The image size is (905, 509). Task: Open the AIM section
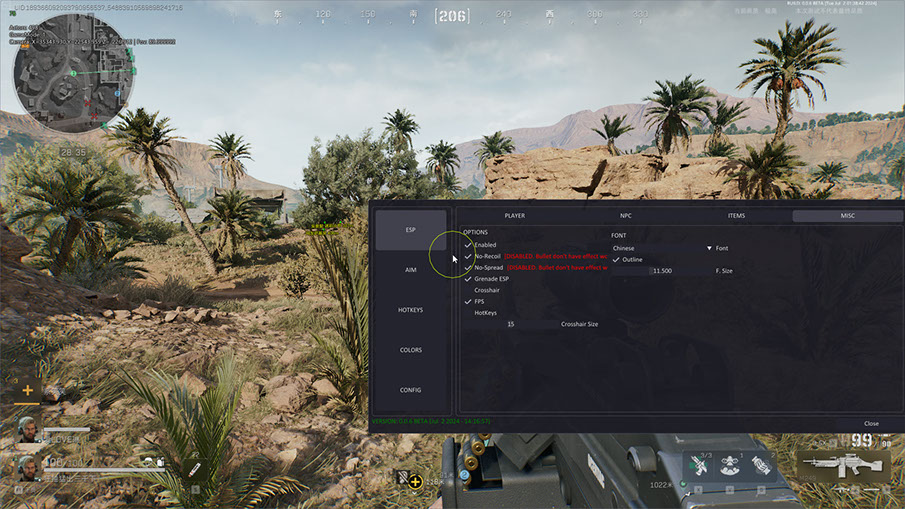tap(410, 270)
